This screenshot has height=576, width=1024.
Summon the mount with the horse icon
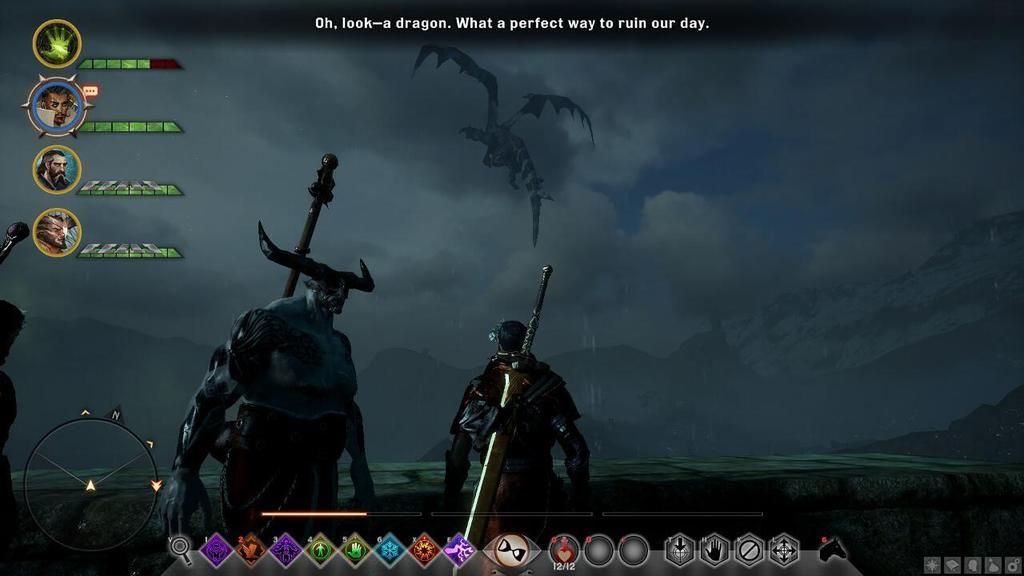832,549
